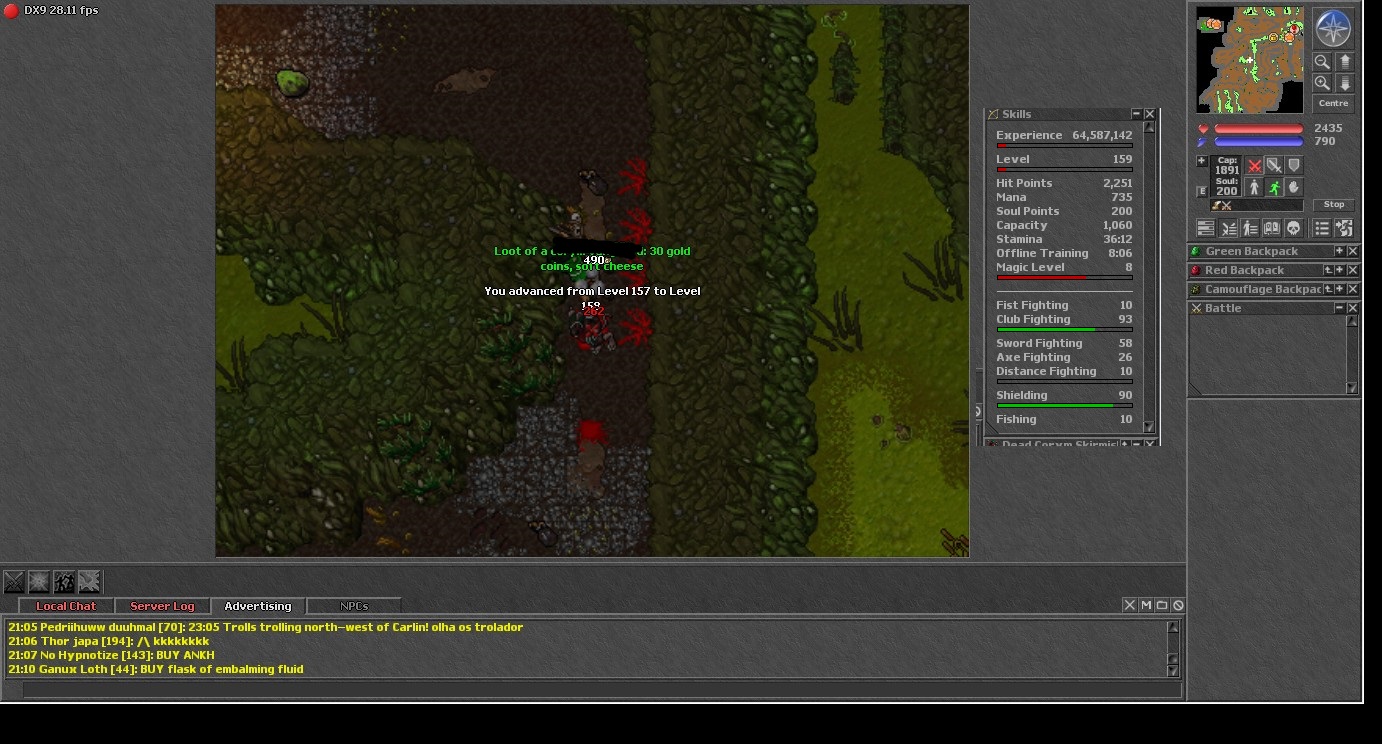Close the Red Backpack container
Image resolution: width=1382 pixels, height=744 pixels.
click(1353, 270)
